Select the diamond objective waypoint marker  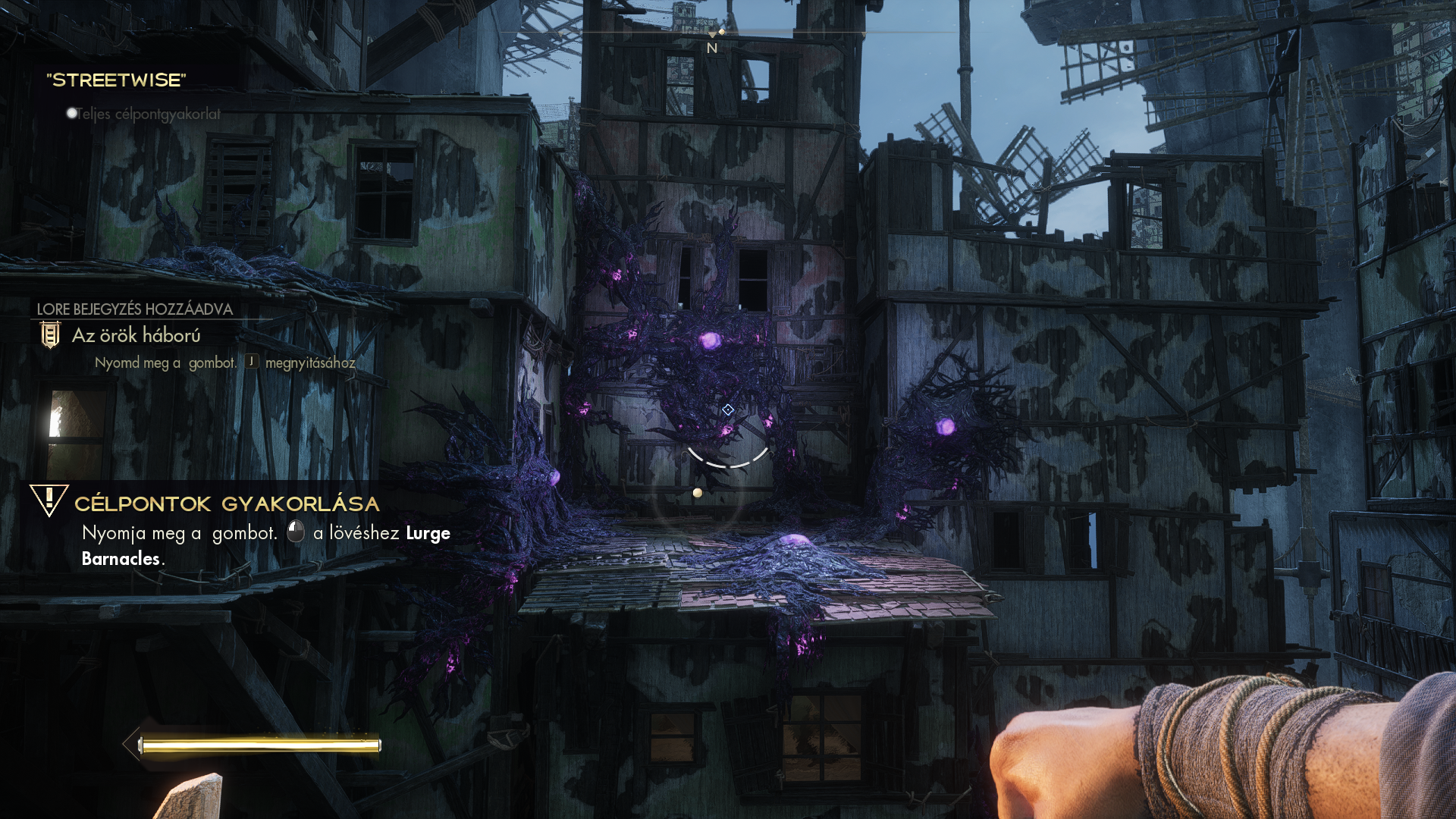coord(728,409)
